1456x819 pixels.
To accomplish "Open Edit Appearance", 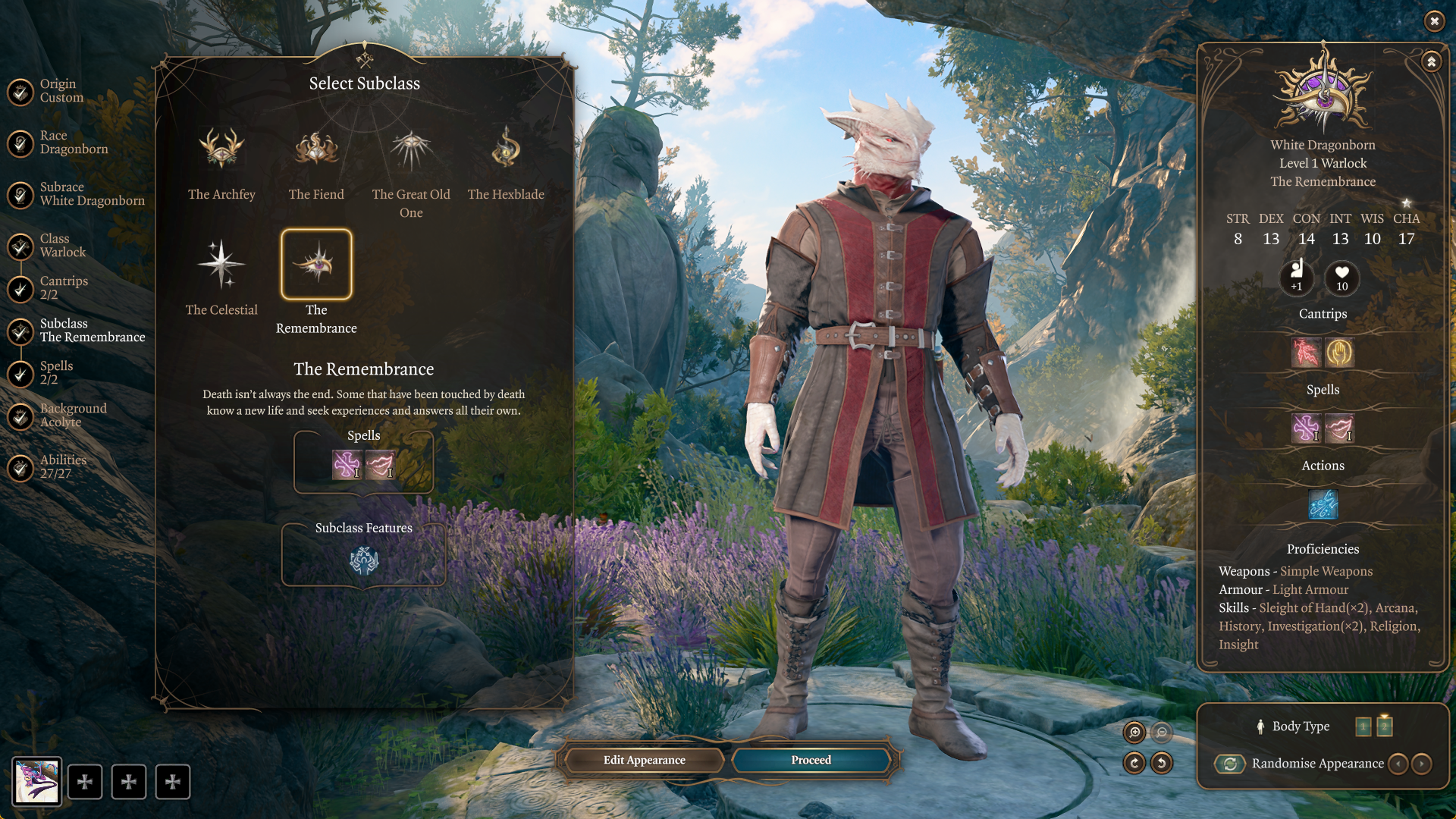I will pos(643,760).
